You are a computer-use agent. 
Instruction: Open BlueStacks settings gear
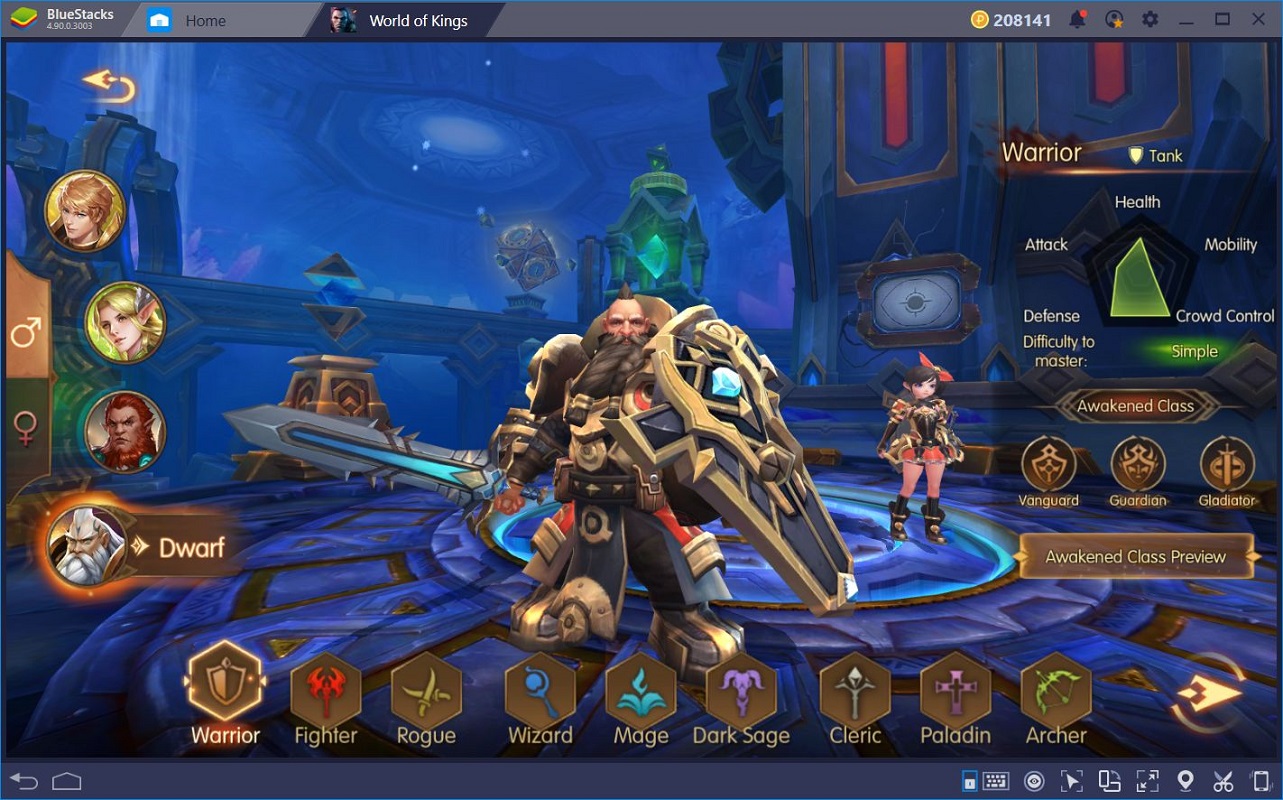click(1150, 19)
